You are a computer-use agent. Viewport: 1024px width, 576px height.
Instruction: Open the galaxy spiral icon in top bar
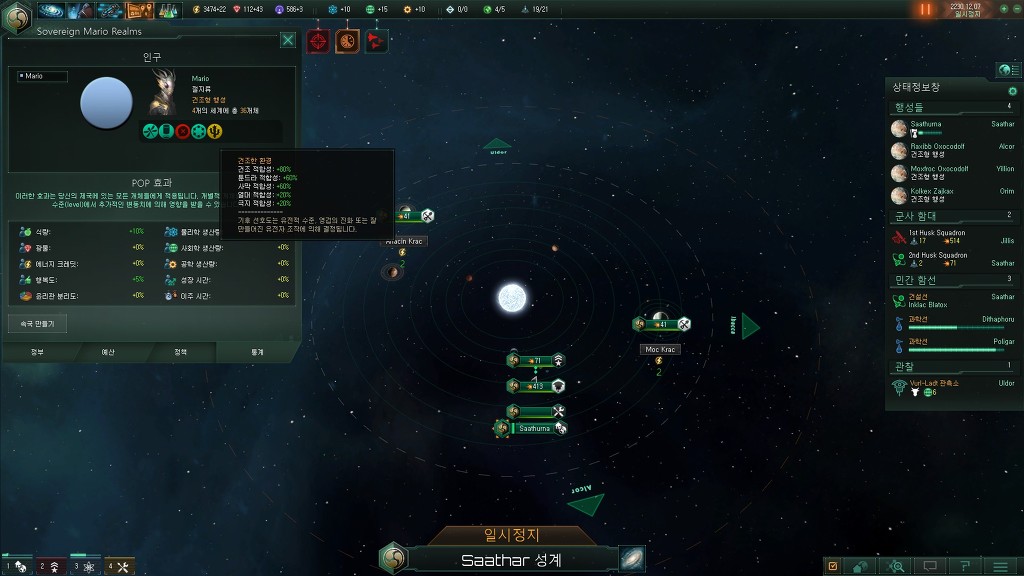coord(53,10)
